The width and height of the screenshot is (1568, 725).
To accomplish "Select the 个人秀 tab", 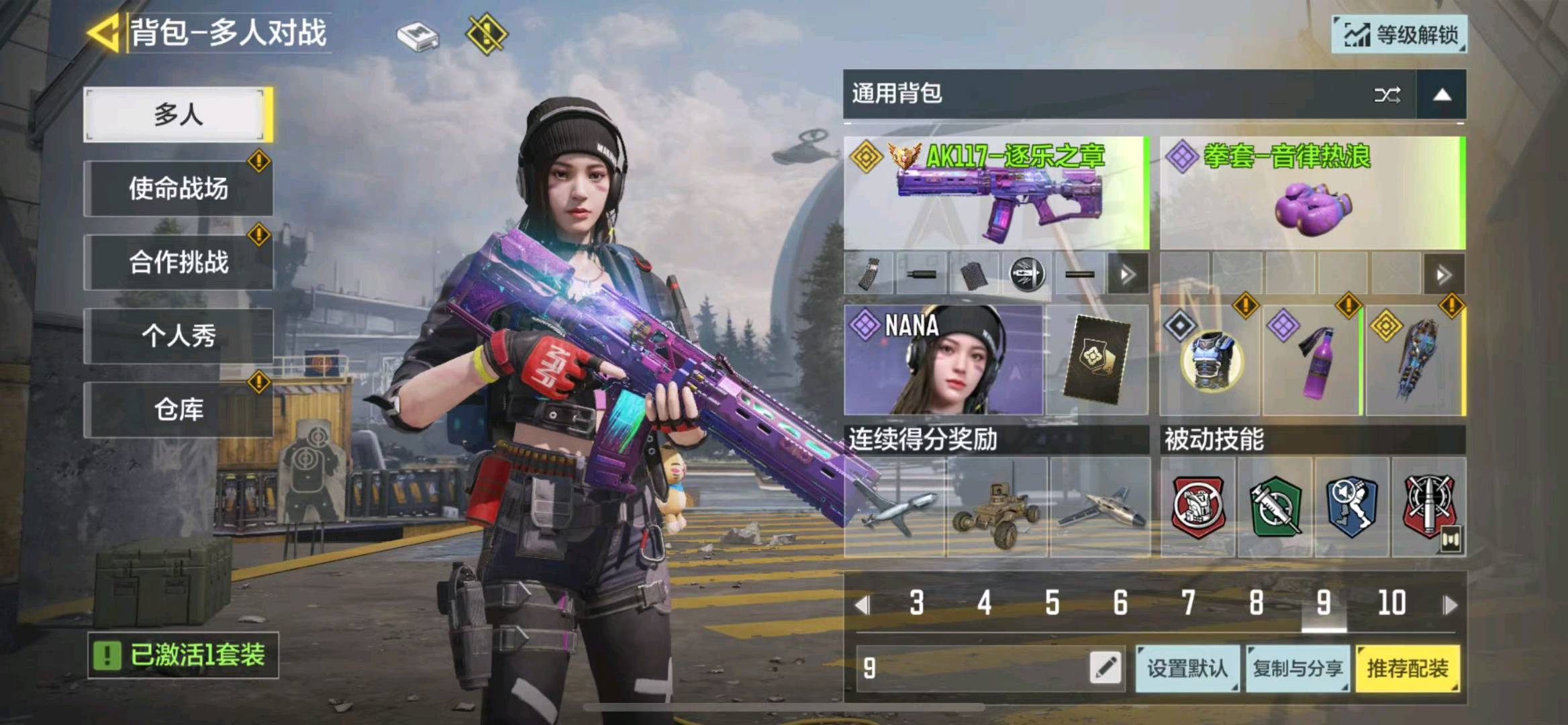I will pyautogui.click(x=178, y=336).
